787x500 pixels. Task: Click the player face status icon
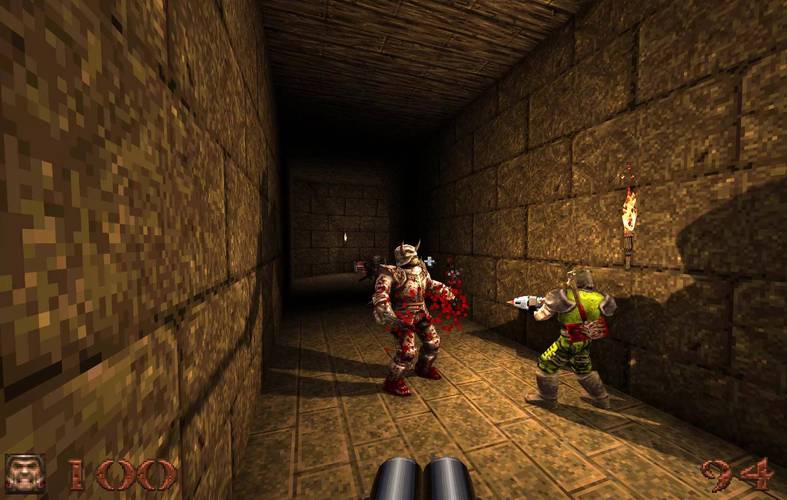coord(25,473)
